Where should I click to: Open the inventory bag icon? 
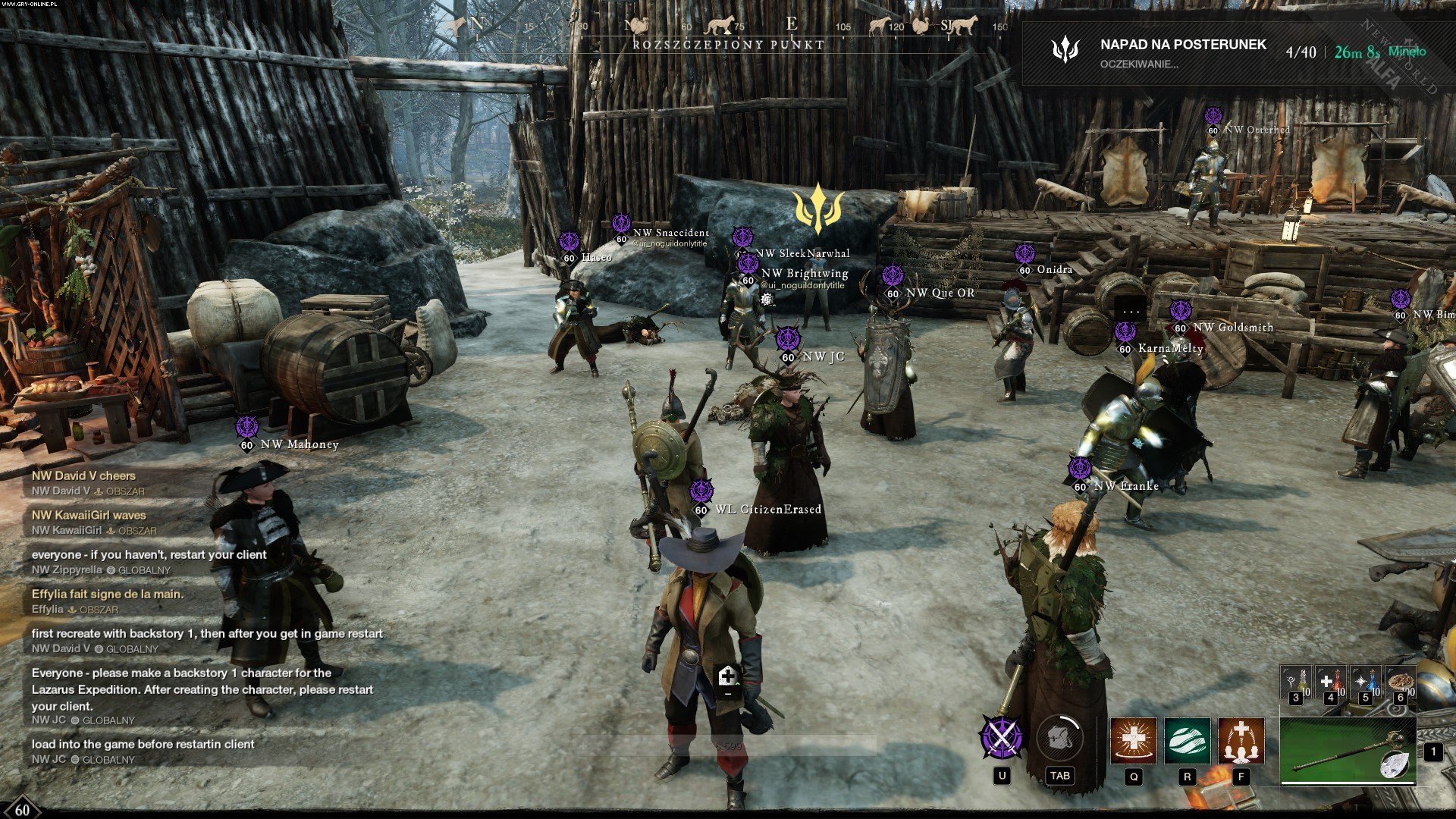(1059, 737)
